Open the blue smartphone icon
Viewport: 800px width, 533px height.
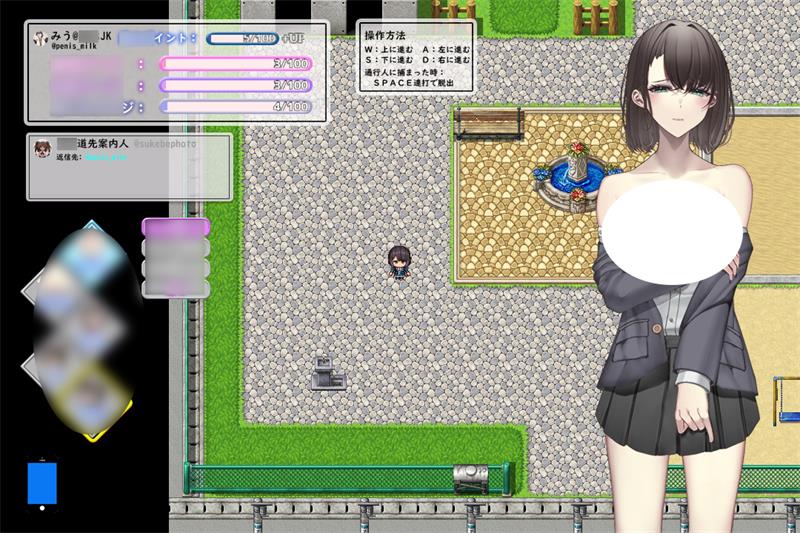pos(42,481)
